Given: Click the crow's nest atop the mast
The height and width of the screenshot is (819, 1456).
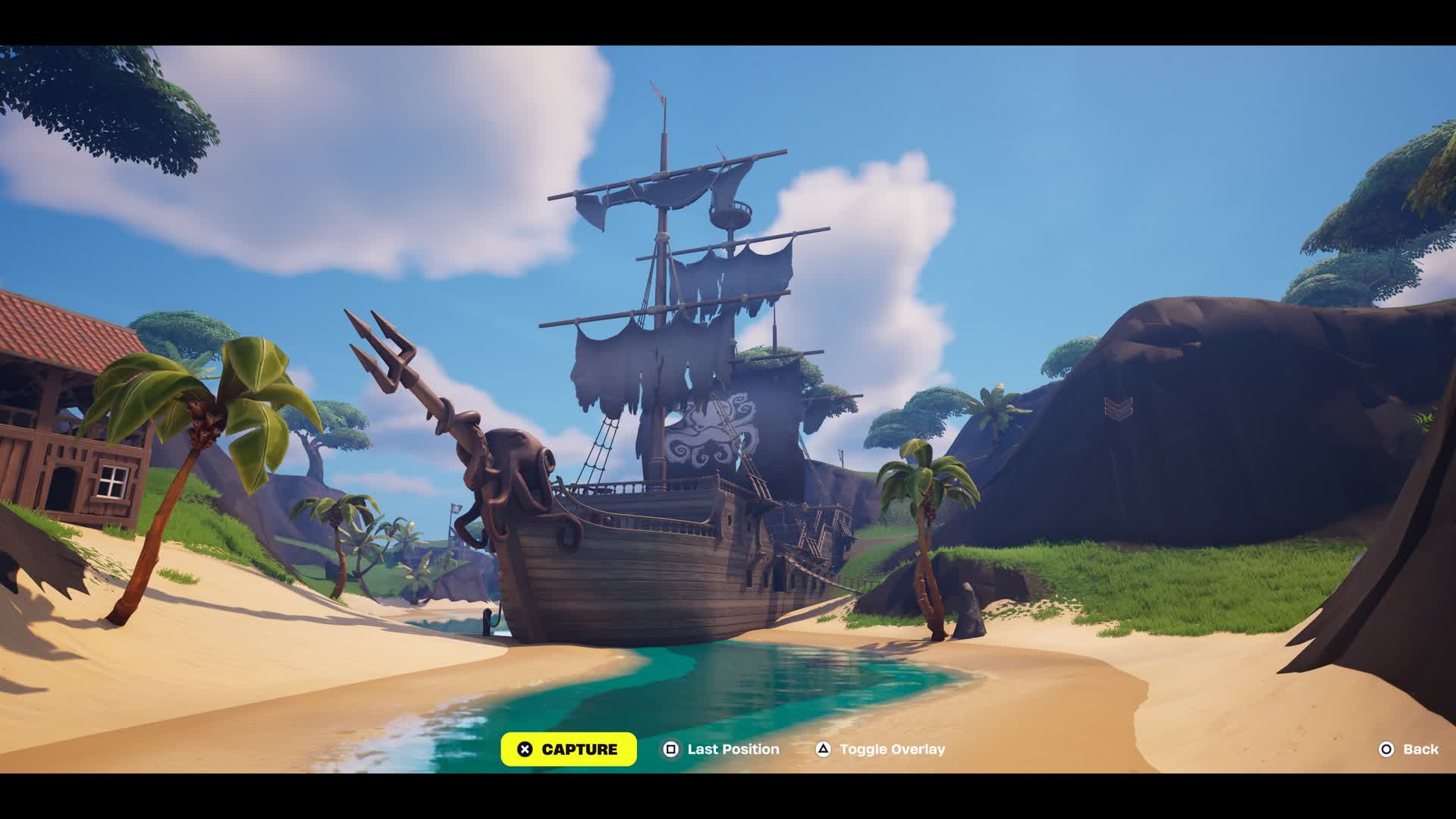Looking at the screenshot, I should (x=732, y=215).
